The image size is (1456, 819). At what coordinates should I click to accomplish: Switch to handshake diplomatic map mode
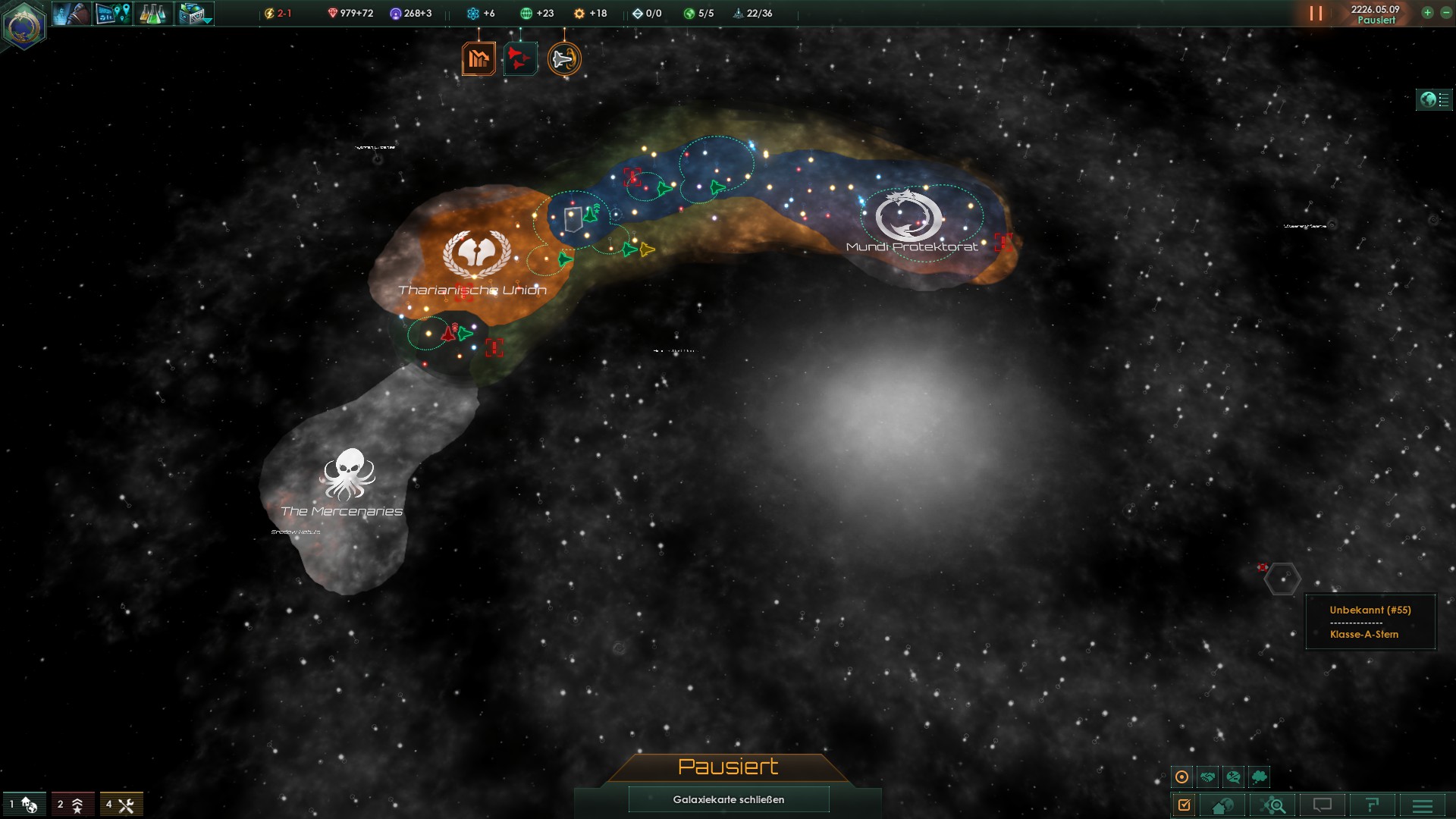(1208, 777)
